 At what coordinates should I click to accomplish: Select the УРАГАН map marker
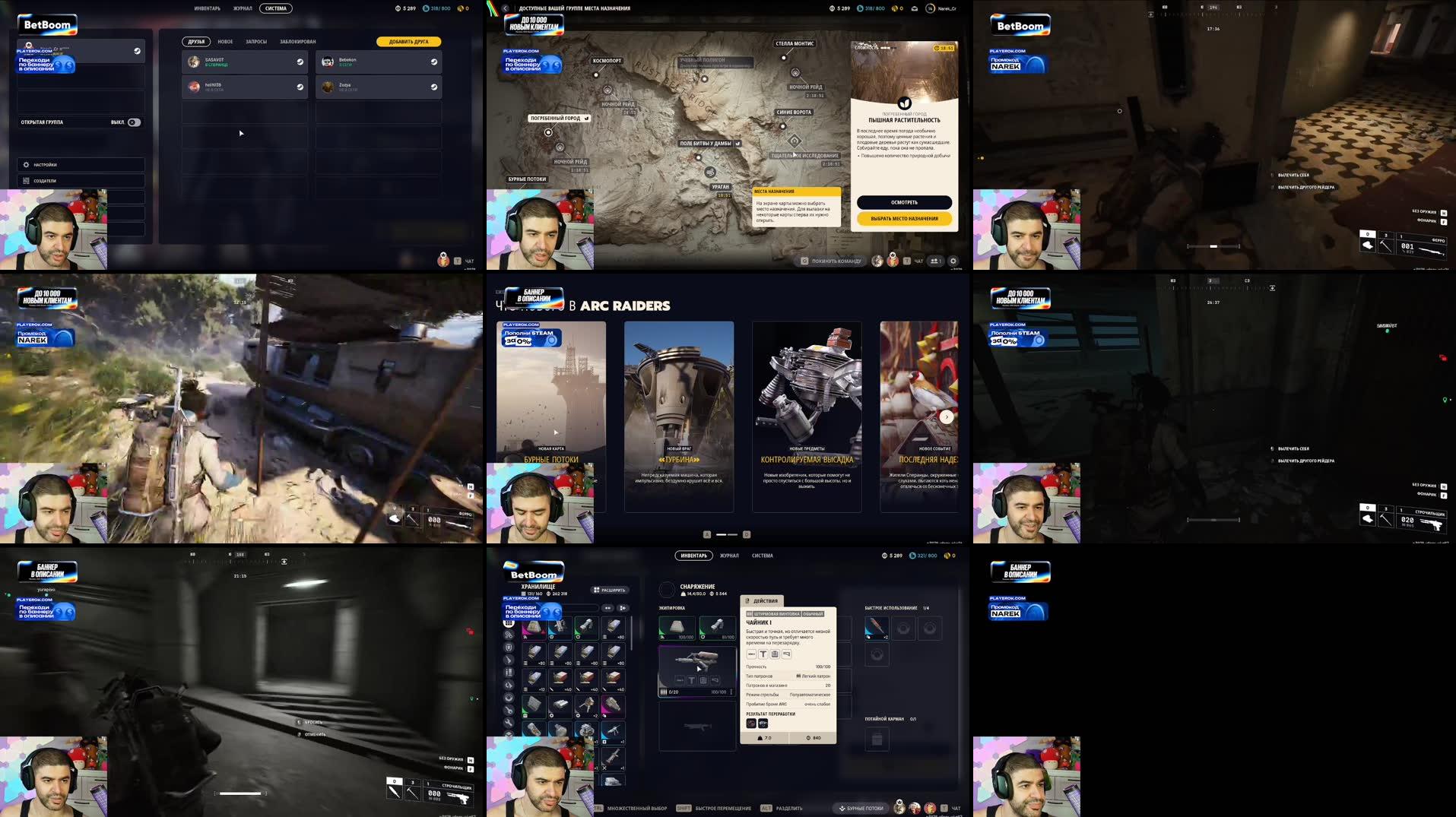(x=720, y=185)
